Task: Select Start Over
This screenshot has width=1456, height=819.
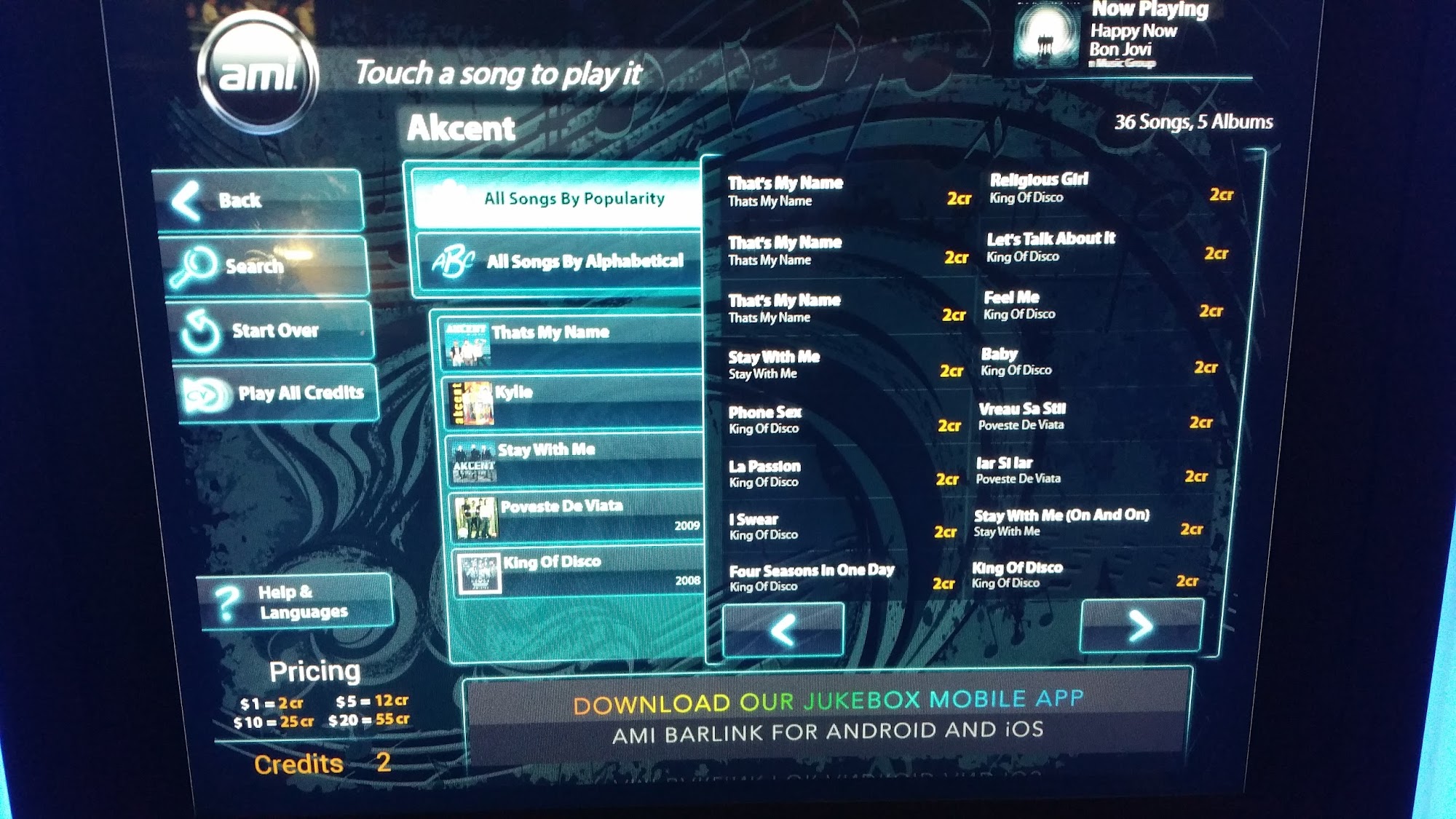Action: (x=273, y=331)
